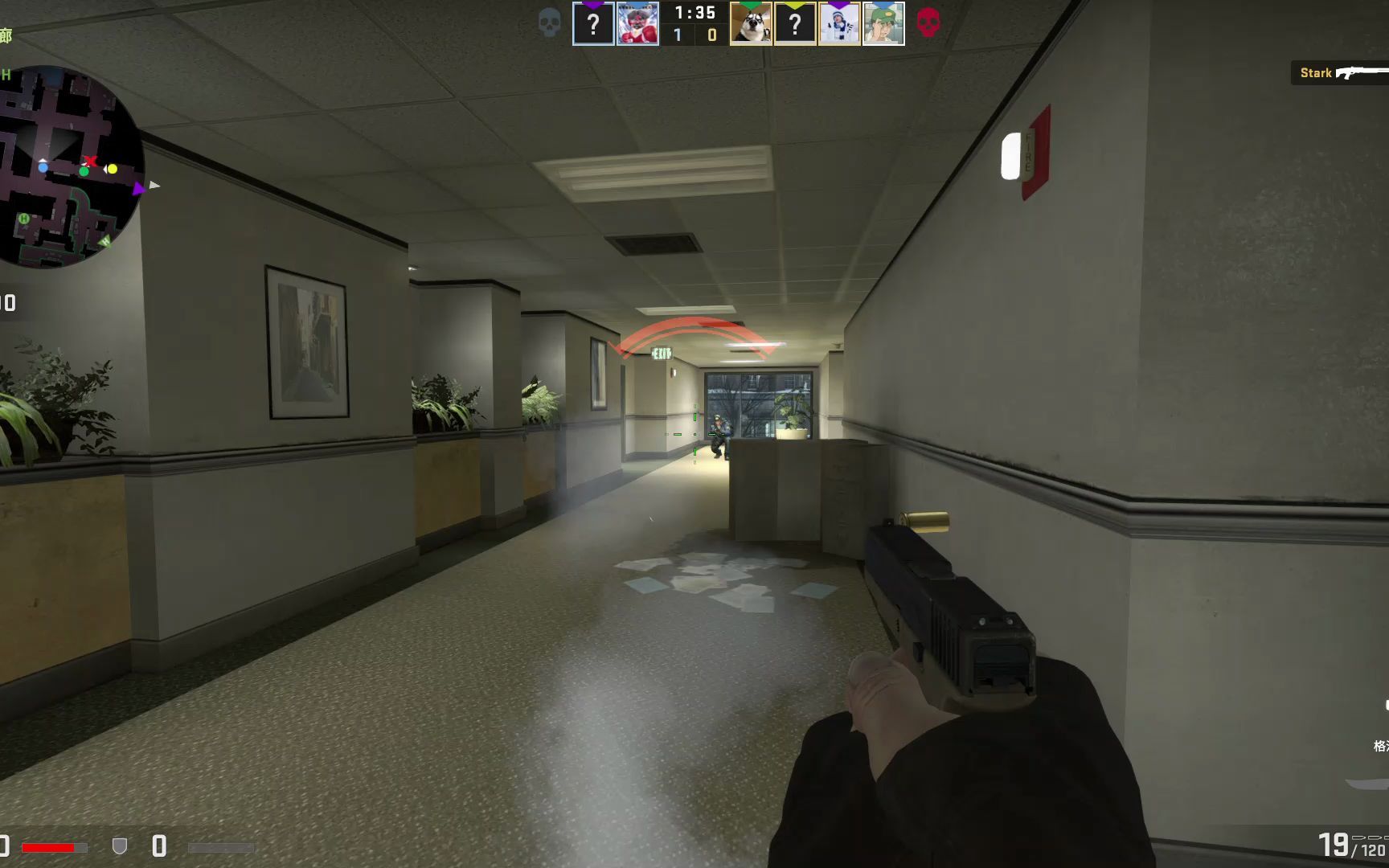Click the armor shield icon in HUD
This screenshot has width=1389, height=868.
[x=121, y=845]
